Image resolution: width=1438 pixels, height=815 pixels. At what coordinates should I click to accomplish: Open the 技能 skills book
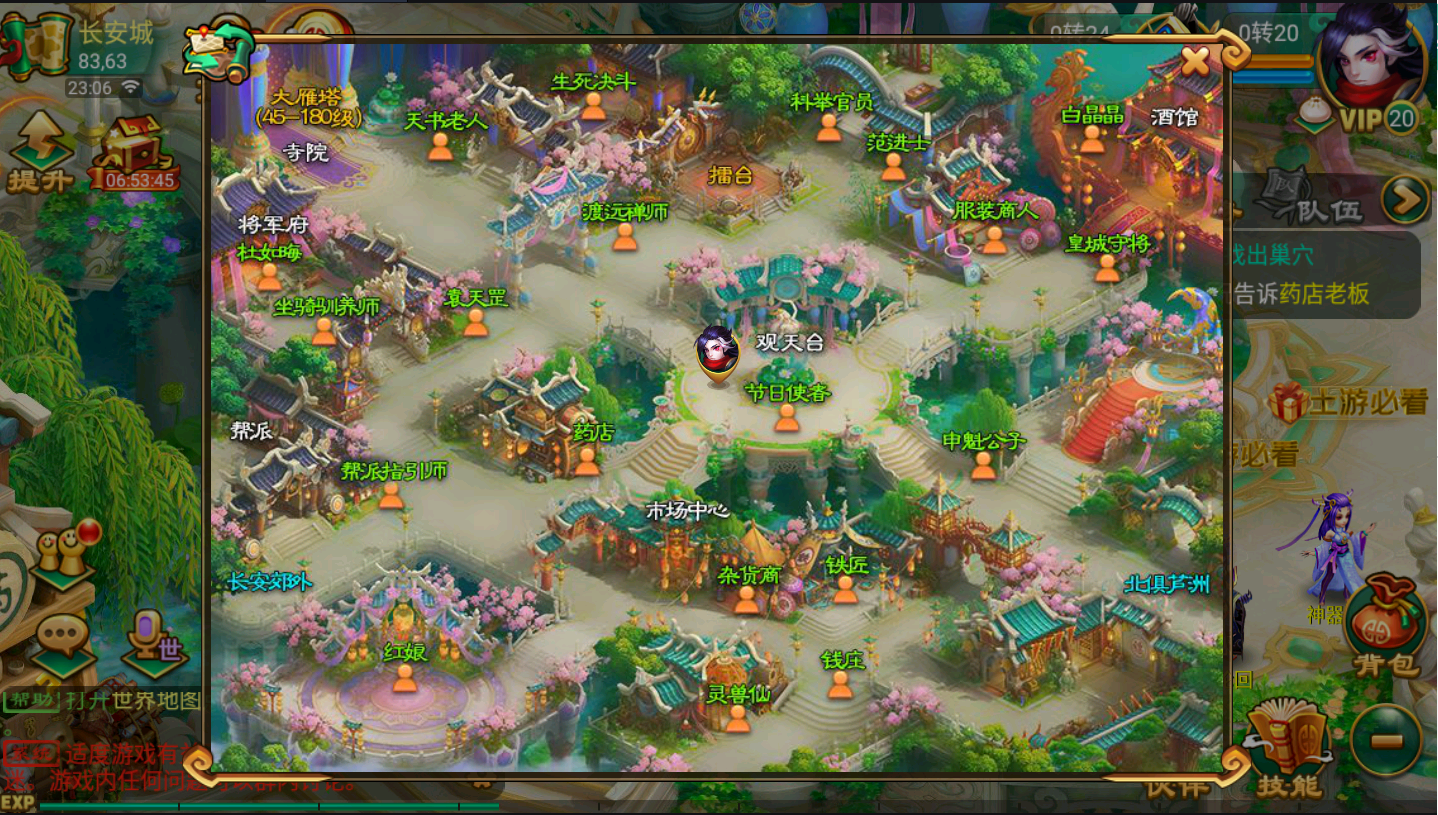click(1287, 750)
